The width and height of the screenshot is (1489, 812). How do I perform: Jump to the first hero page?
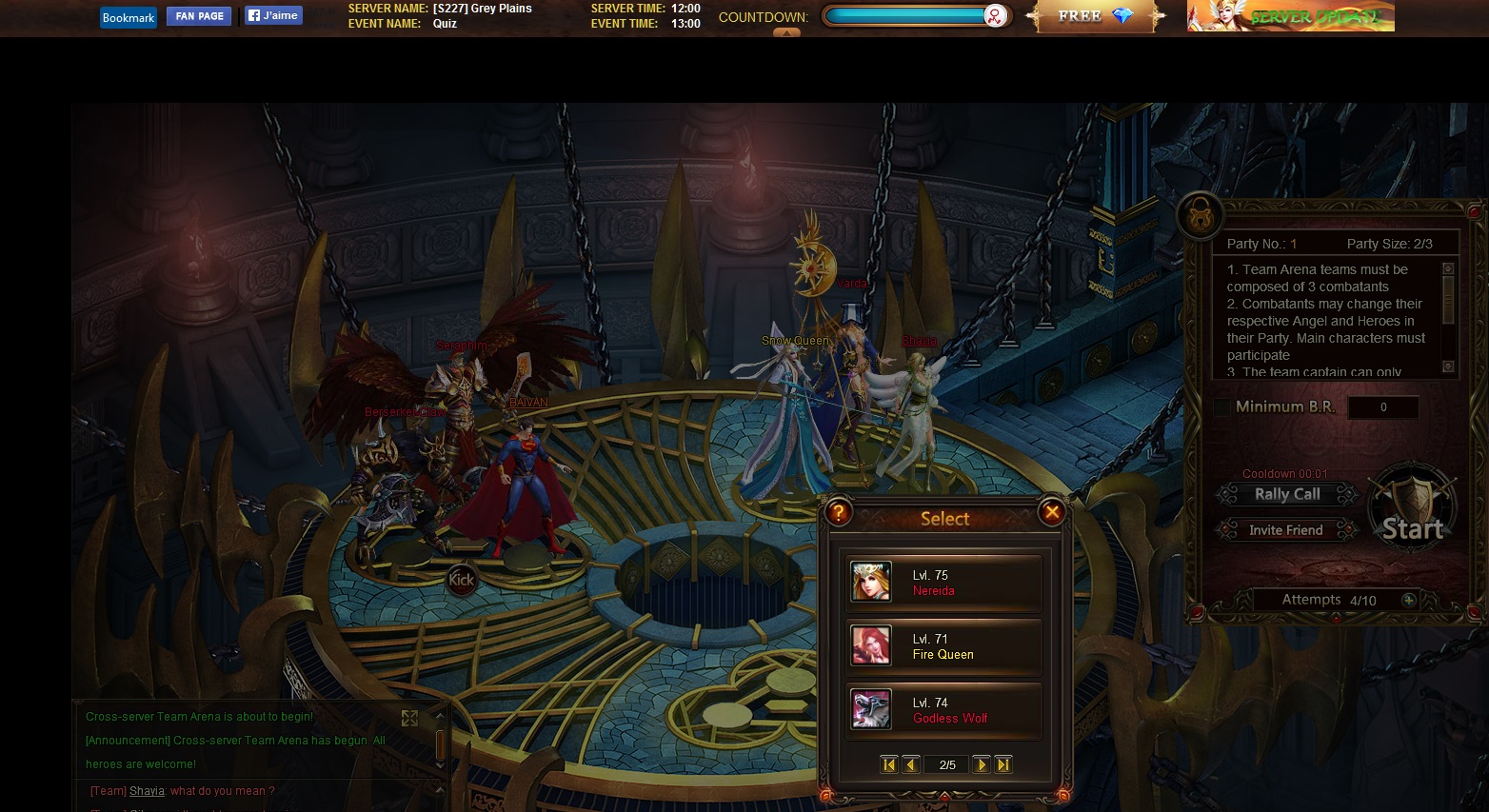[889, 764]
